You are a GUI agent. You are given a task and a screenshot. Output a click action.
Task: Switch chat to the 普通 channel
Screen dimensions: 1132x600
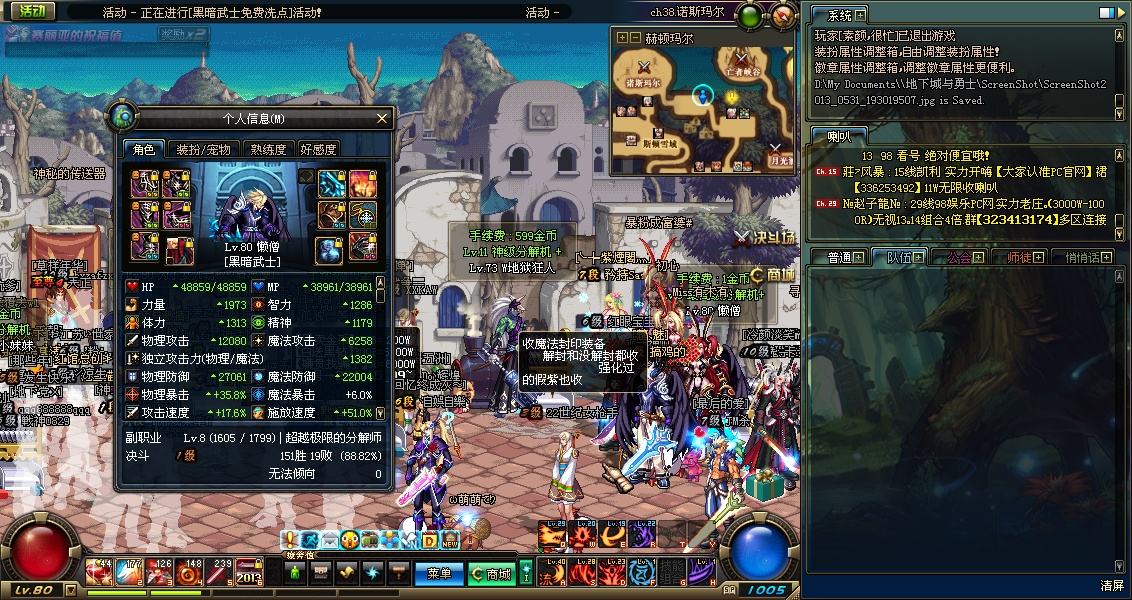click(839, 257)
